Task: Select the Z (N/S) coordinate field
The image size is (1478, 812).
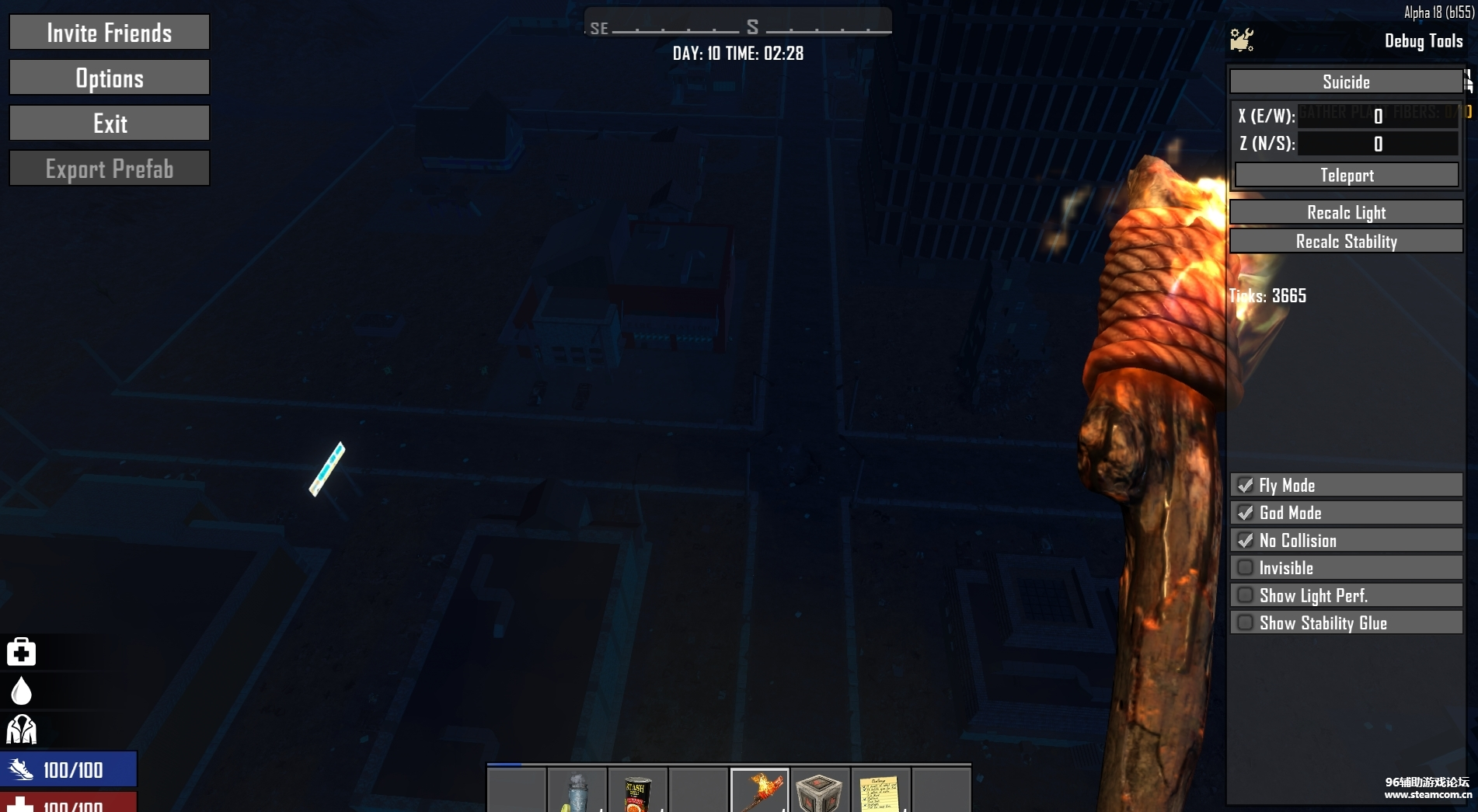Action: 1378,144
